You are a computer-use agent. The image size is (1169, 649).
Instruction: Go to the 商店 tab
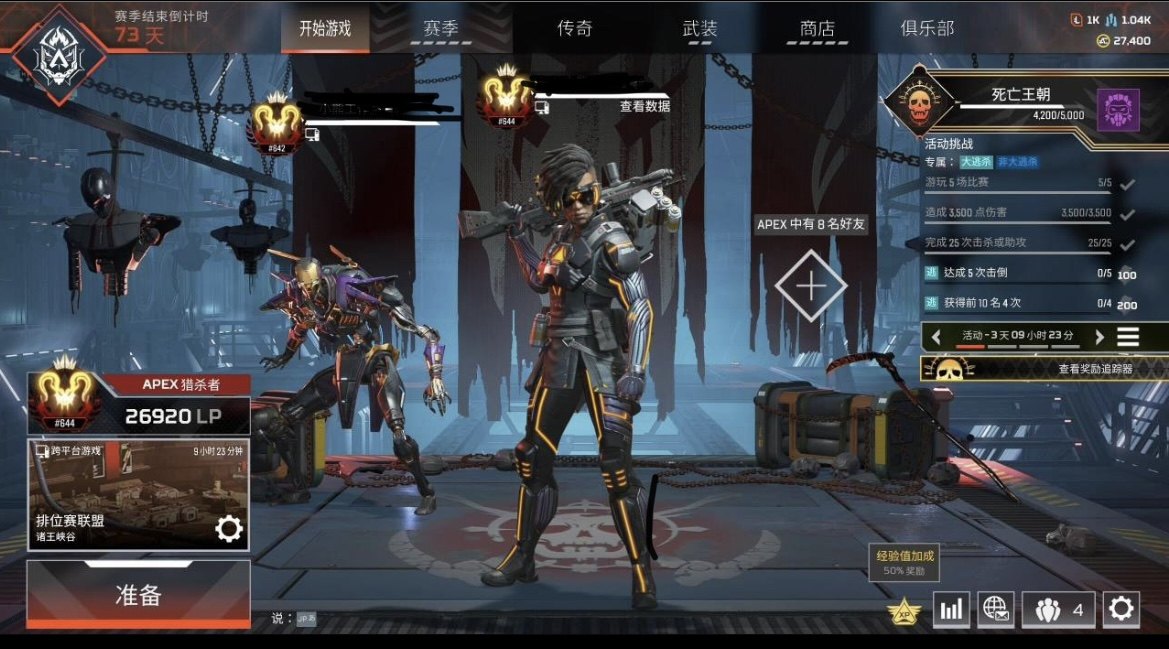817,29
